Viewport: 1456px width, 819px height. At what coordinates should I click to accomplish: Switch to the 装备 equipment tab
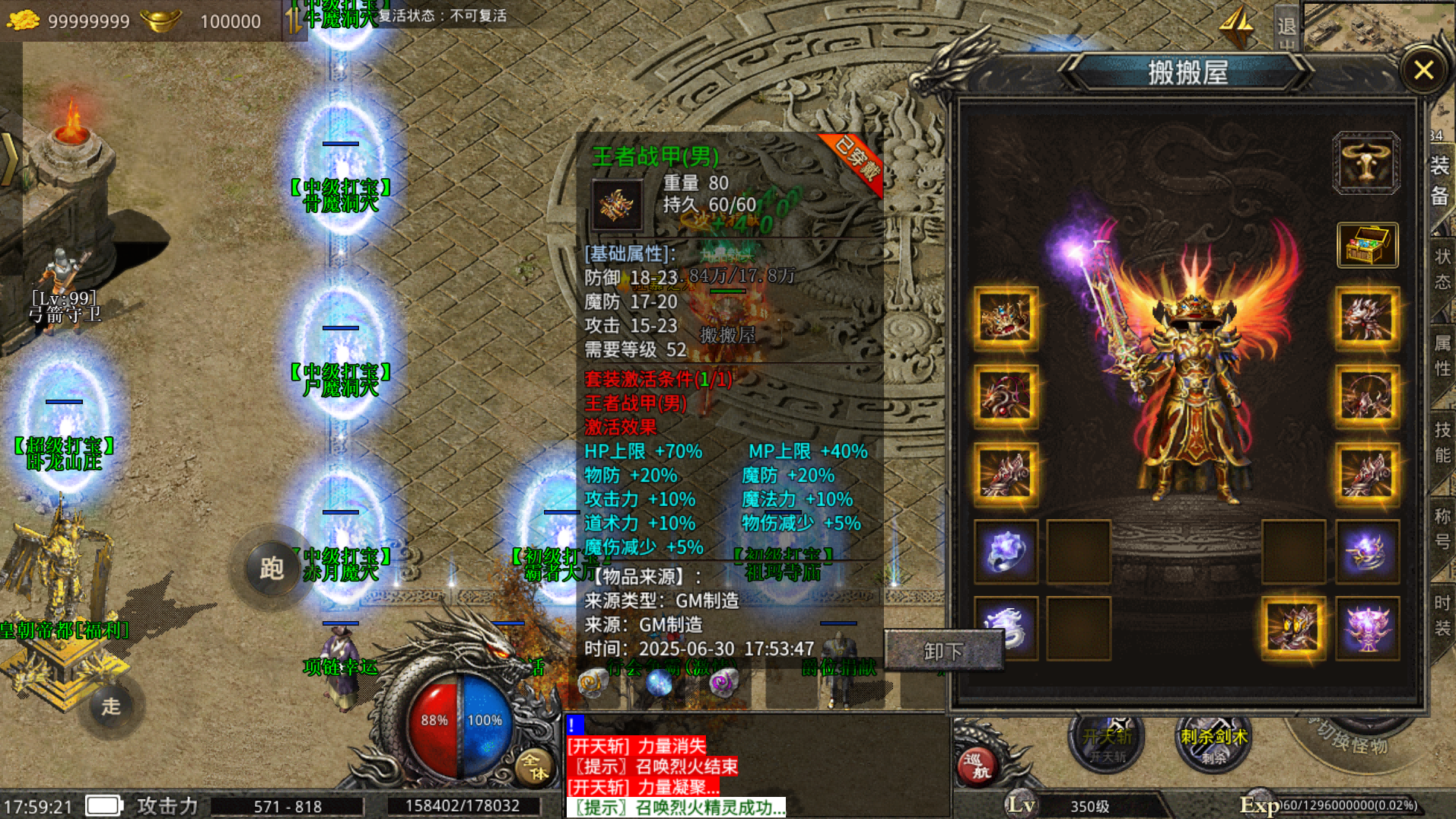[x=1440, y=180]
